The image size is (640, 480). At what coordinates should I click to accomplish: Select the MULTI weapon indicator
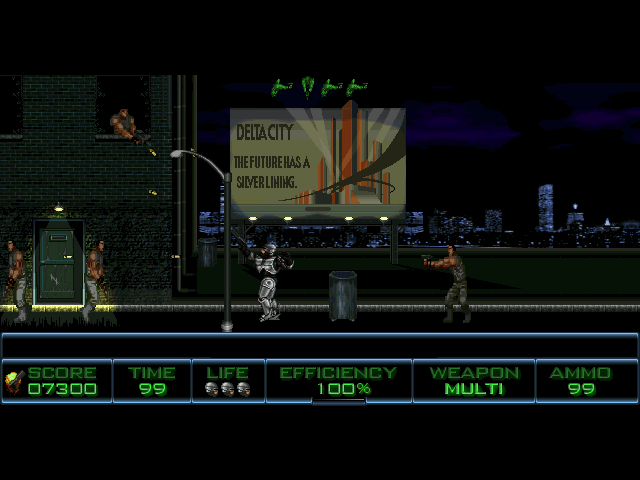point(474,389)
